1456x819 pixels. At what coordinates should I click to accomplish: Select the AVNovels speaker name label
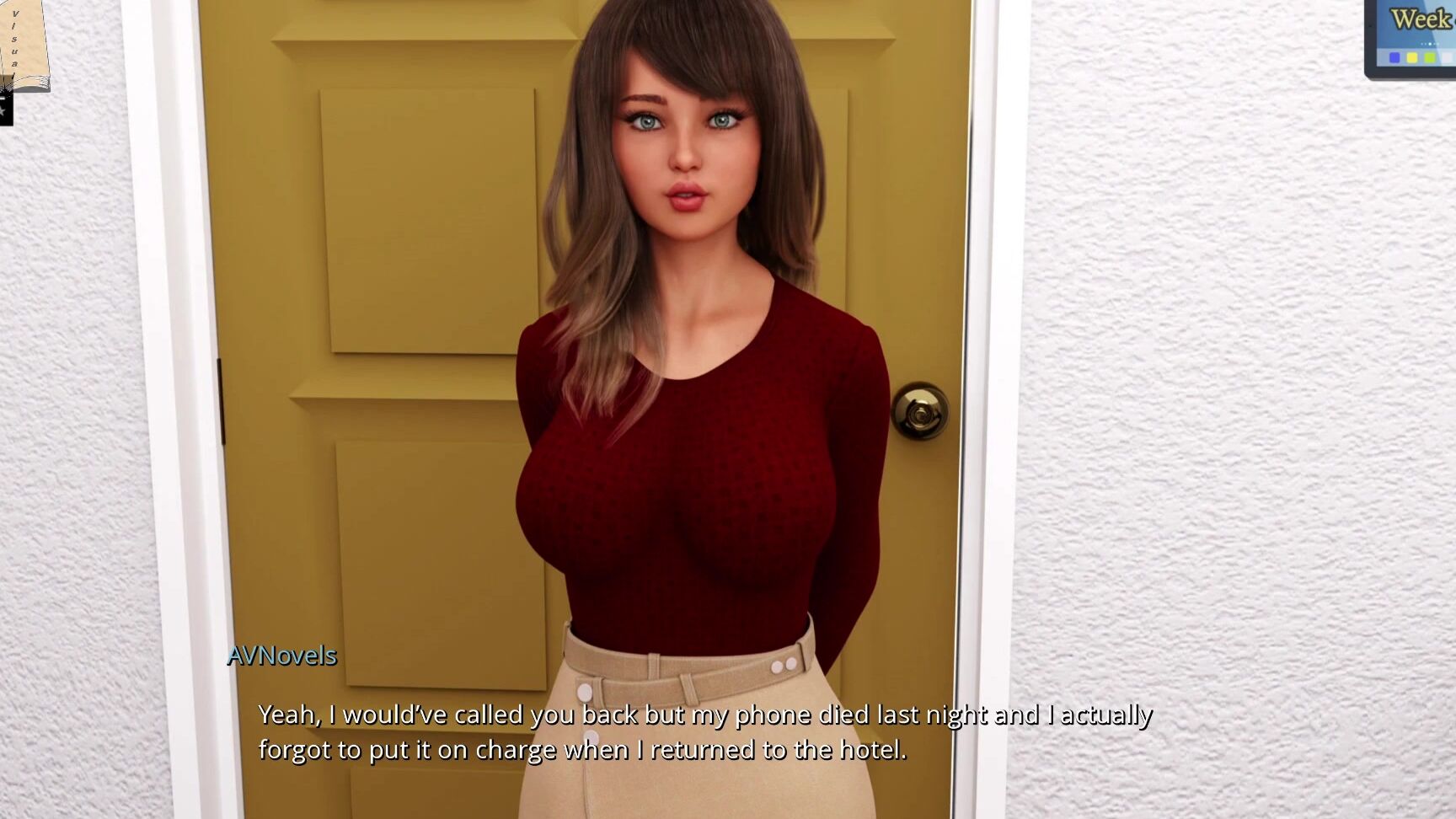[281, 655]
